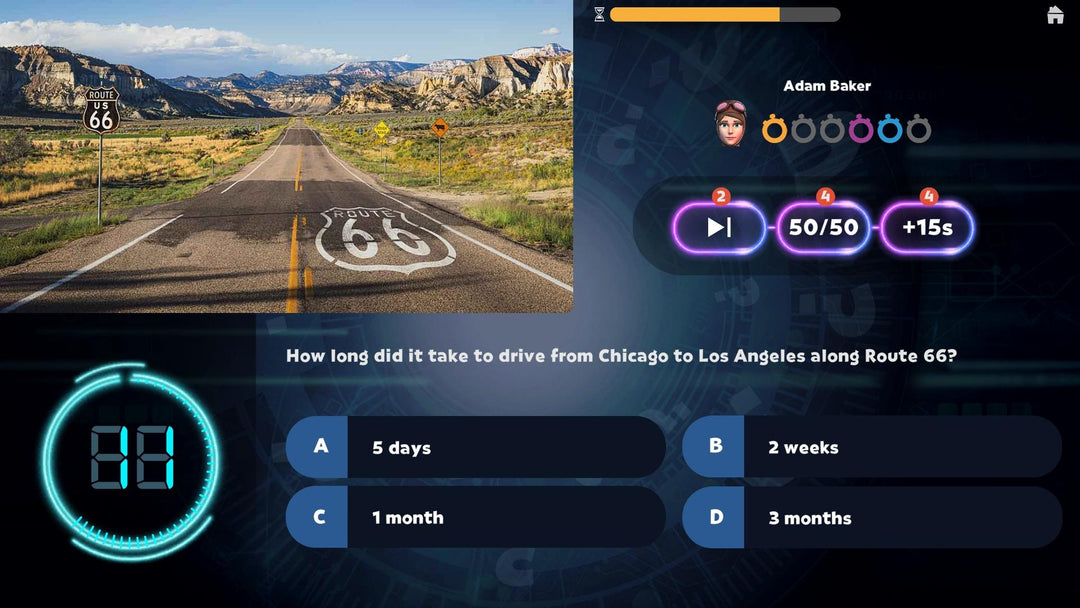
Task: Return to the home screen
Action: pos(1055,15)
